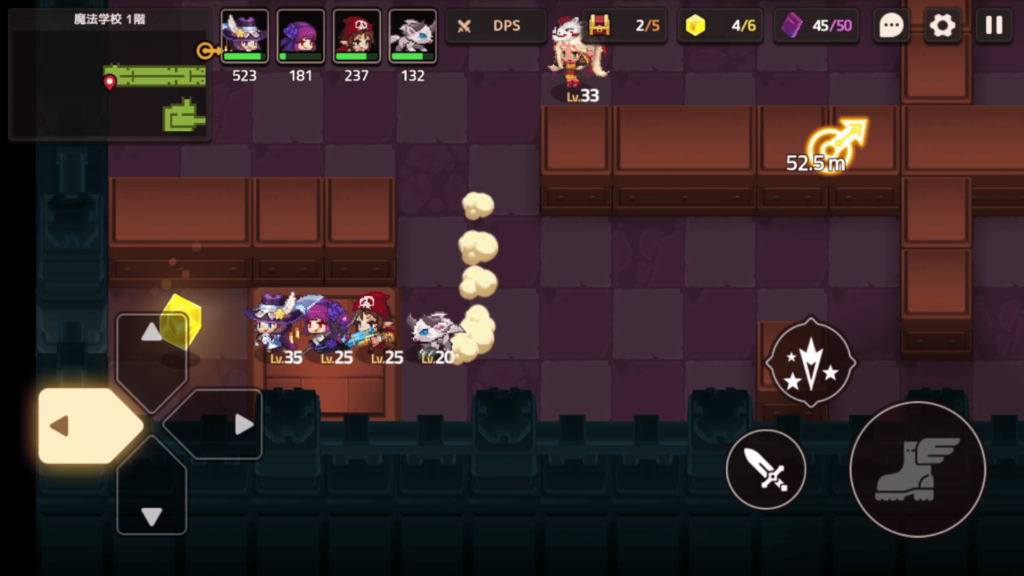
Task: Open the dungeon minimap
Action: [108, 76]
